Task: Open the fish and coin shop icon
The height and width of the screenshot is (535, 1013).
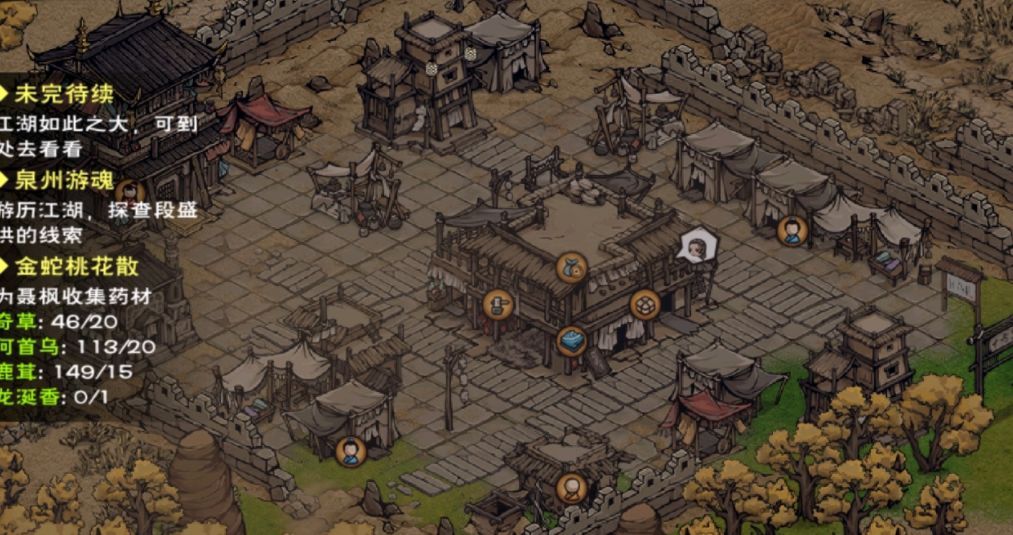Action: click(571, 267)
